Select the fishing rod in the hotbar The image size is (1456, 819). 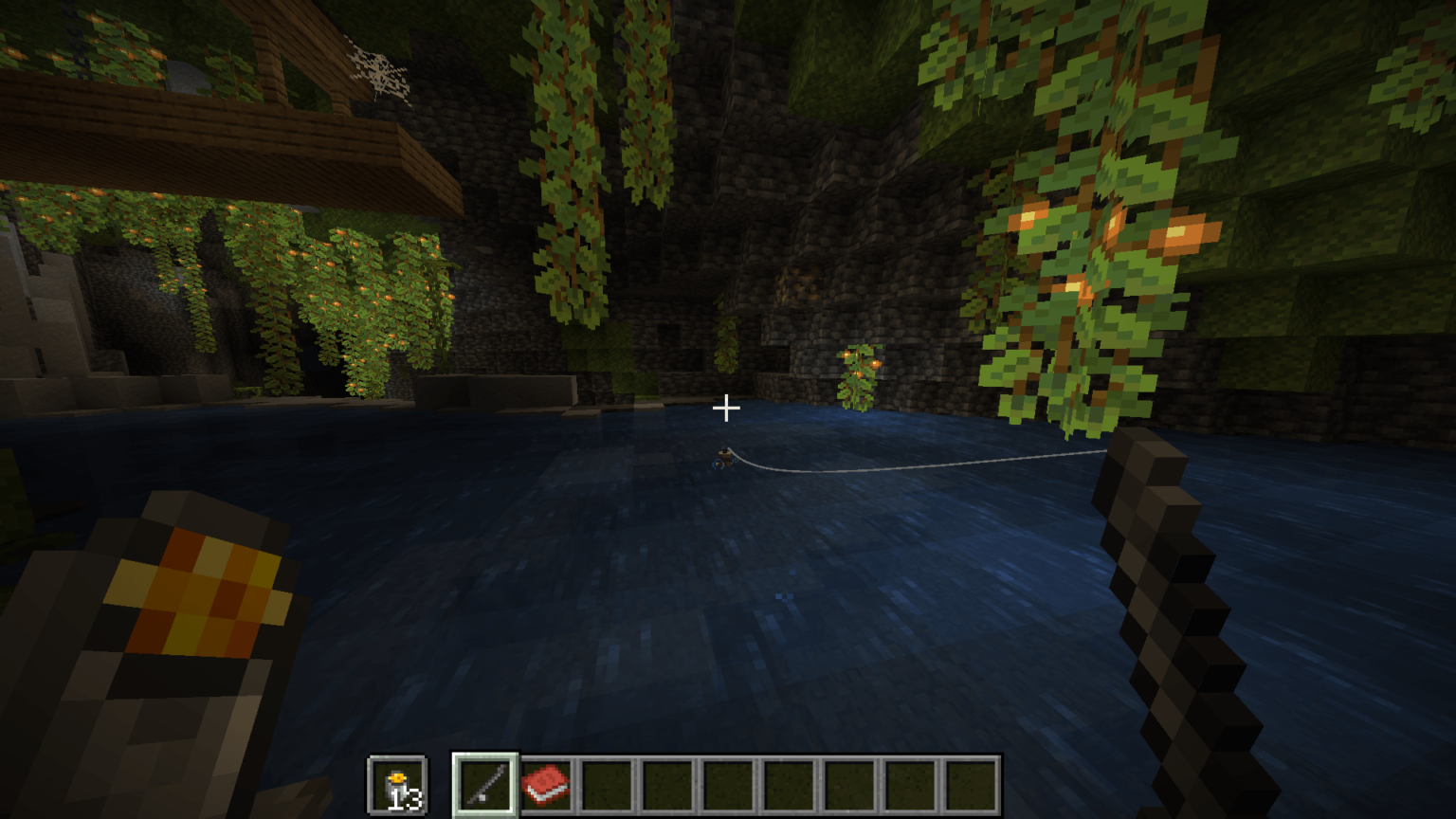486,783
